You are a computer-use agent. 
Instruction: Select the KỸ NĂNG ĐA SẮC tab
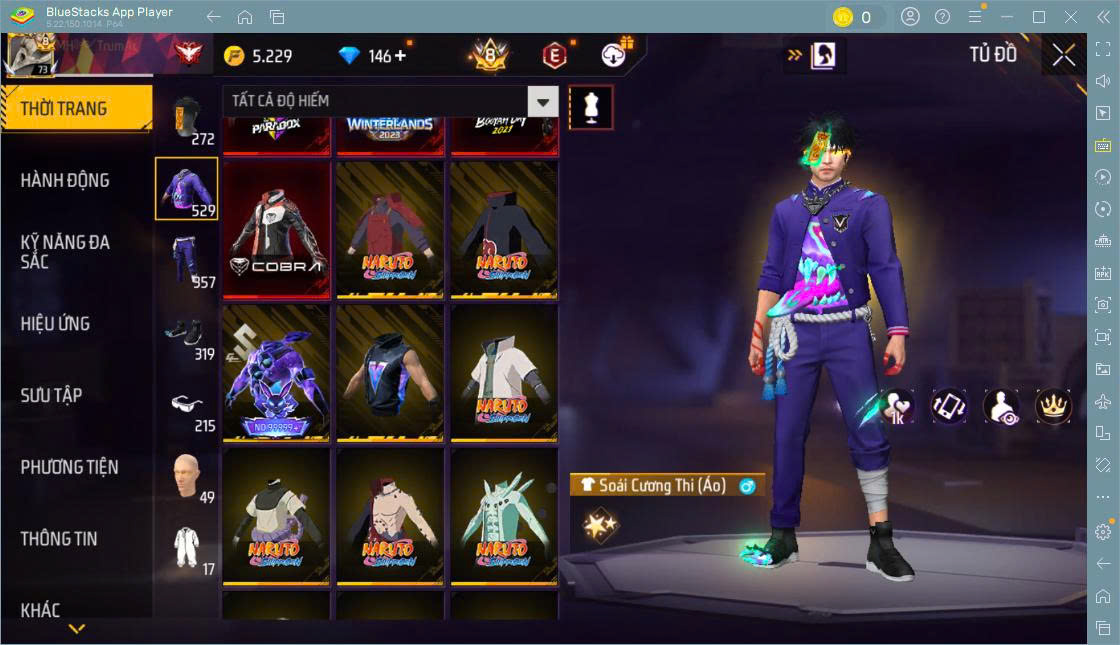(66, 252)
